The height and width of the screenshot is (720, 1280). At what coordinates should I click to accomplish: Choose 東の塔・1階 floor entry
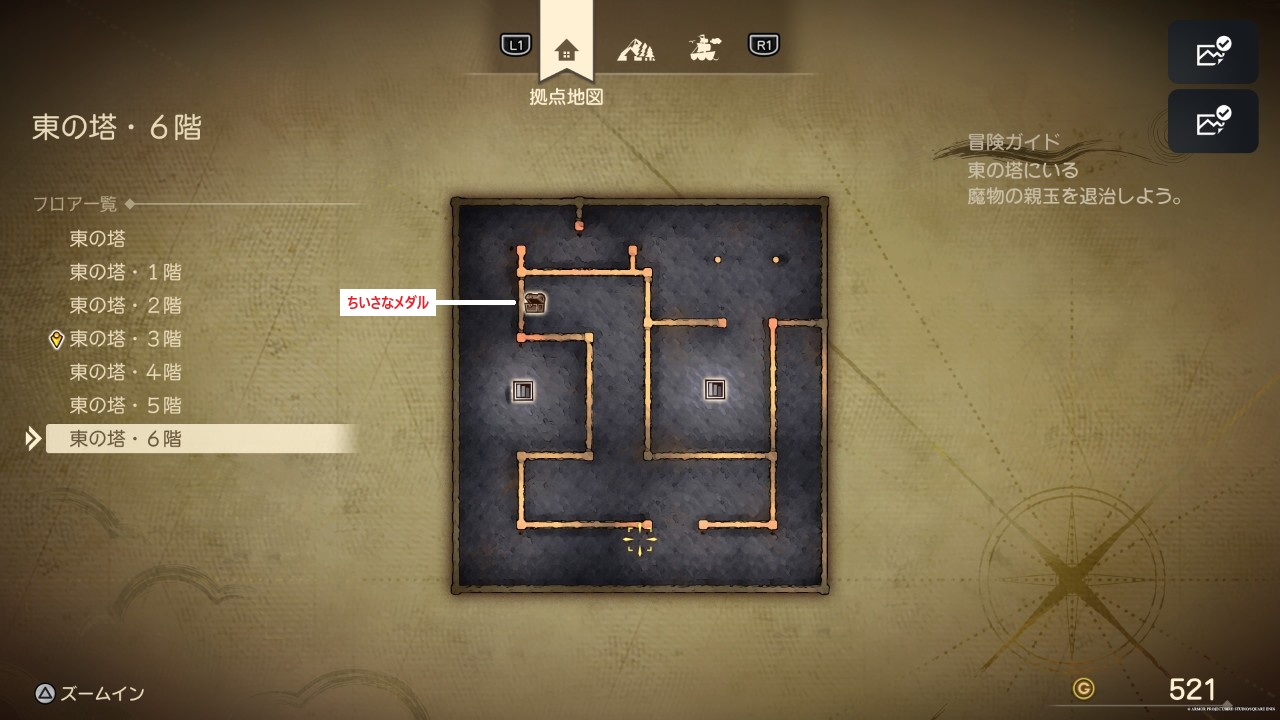click(x=125, y=272)
